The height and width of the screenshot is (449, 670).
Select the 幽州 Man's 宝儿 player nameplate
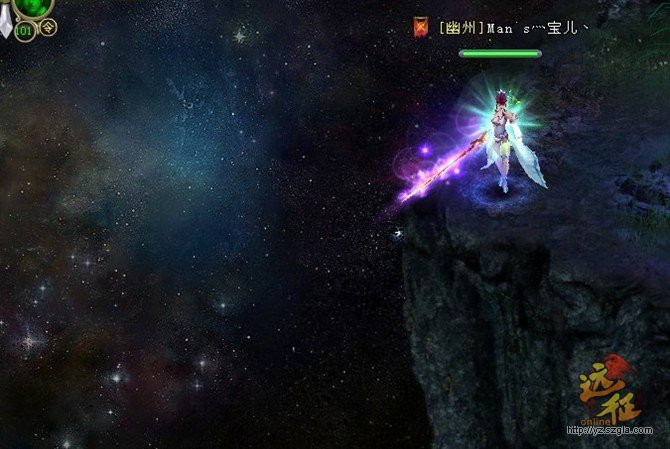click(x=512, y=28)
